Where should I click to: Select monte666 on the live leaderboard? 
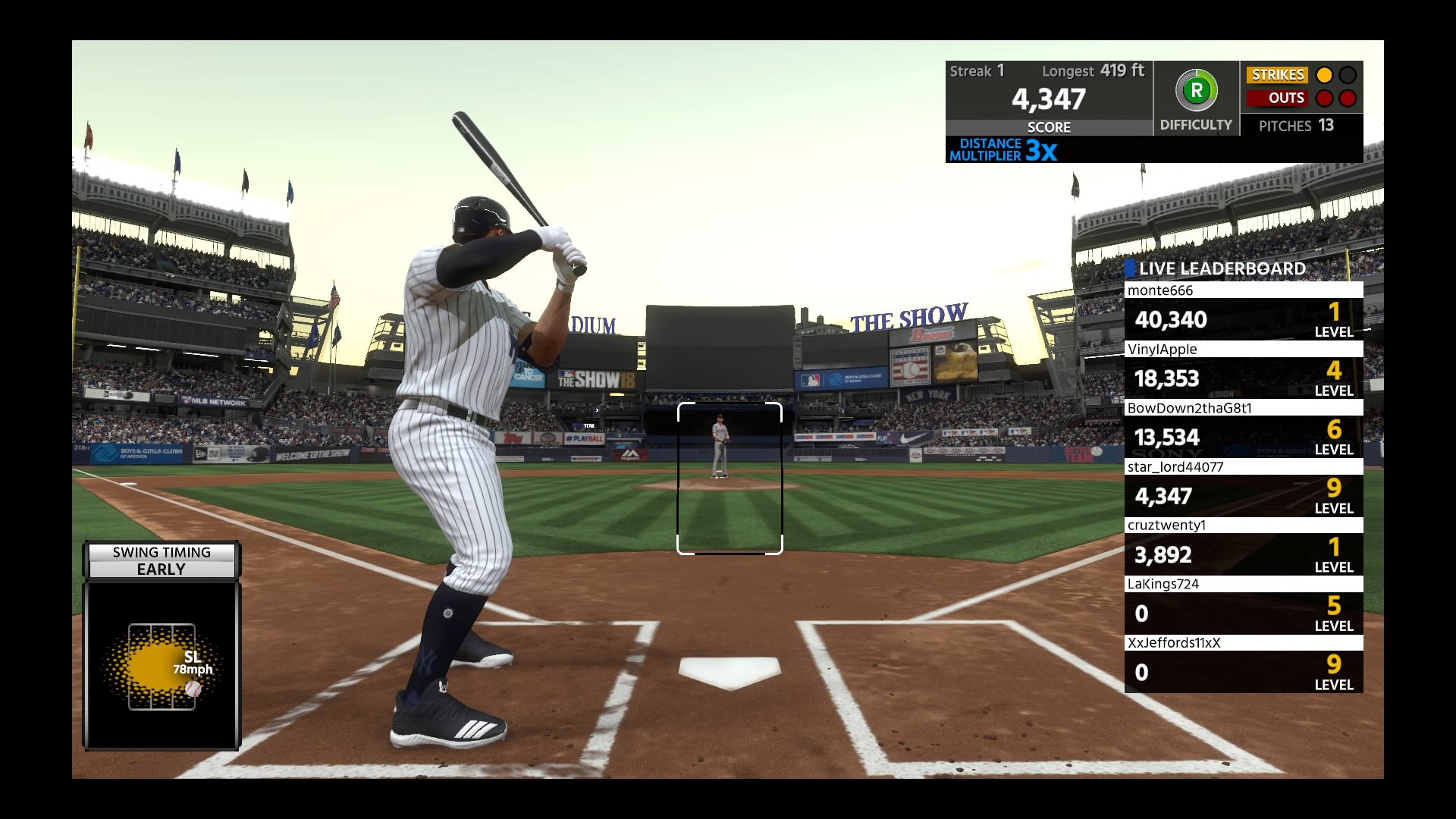point(1243,311)
